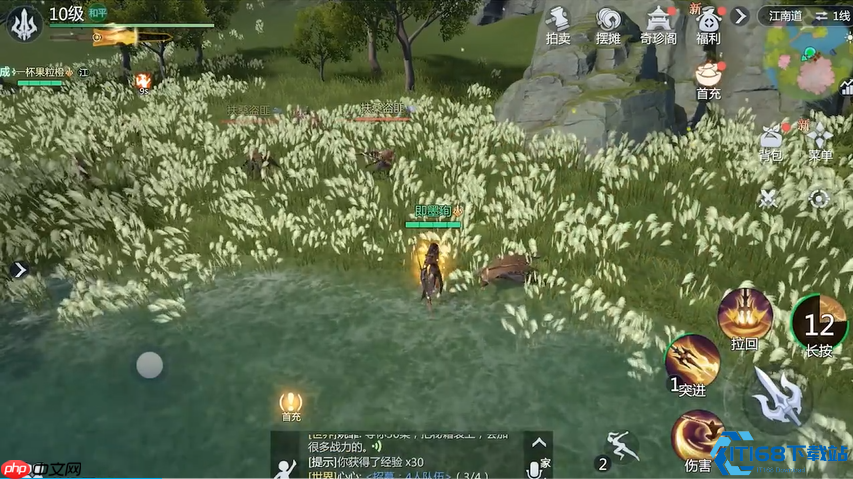Screen dimensions: 853x479
Task: Switch server line via 1线 button
Action: 831,16
